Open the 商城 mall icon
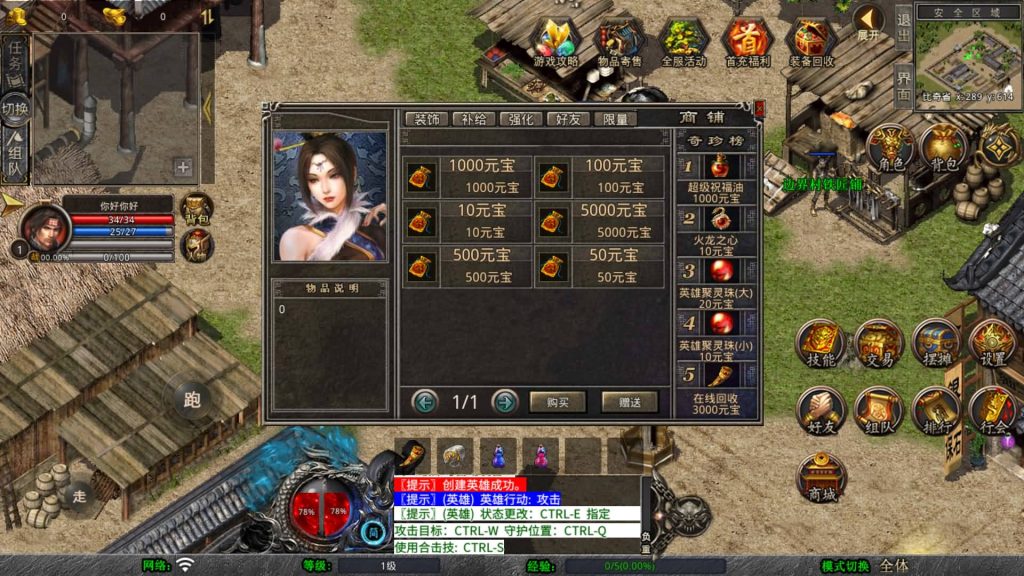 click(821, 478)
